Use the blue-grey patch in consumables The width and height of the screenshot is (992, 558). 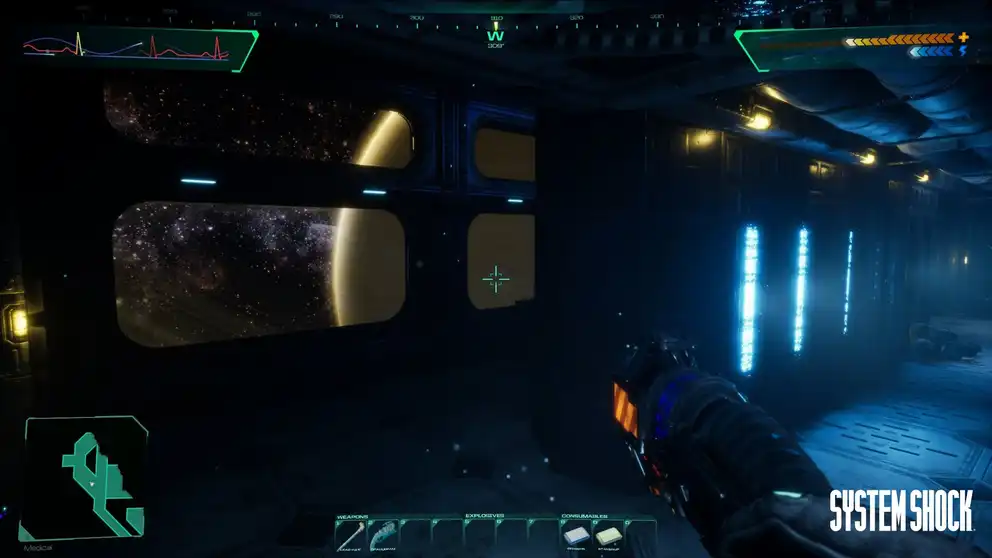[x=576, y=537]
